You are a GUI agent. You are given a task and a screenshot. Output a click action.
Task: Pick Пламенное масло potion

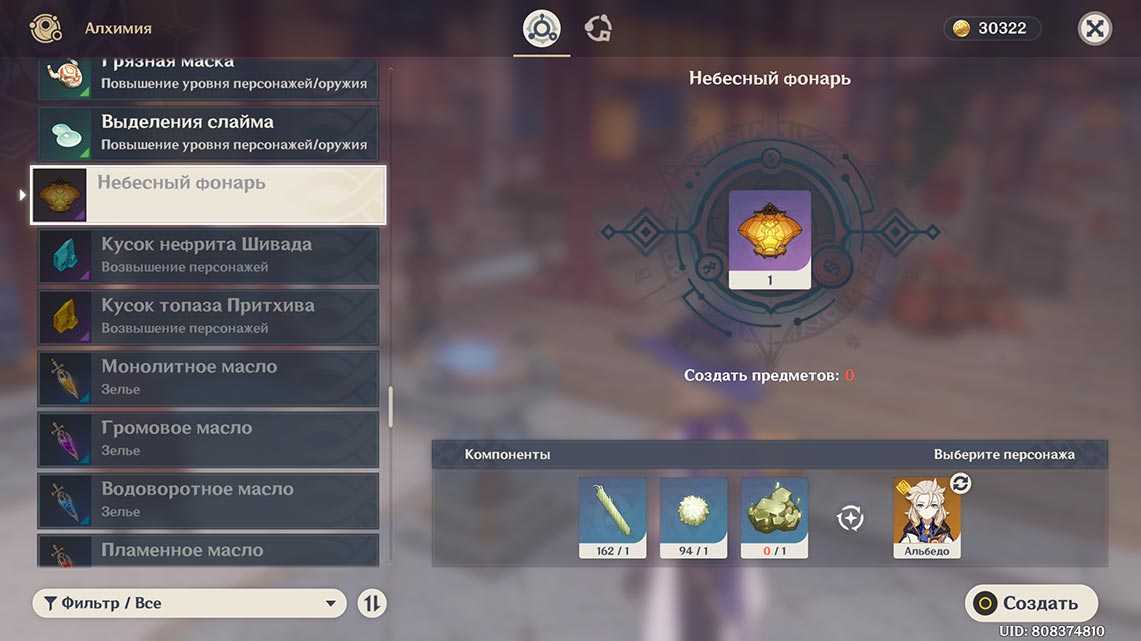208,550
